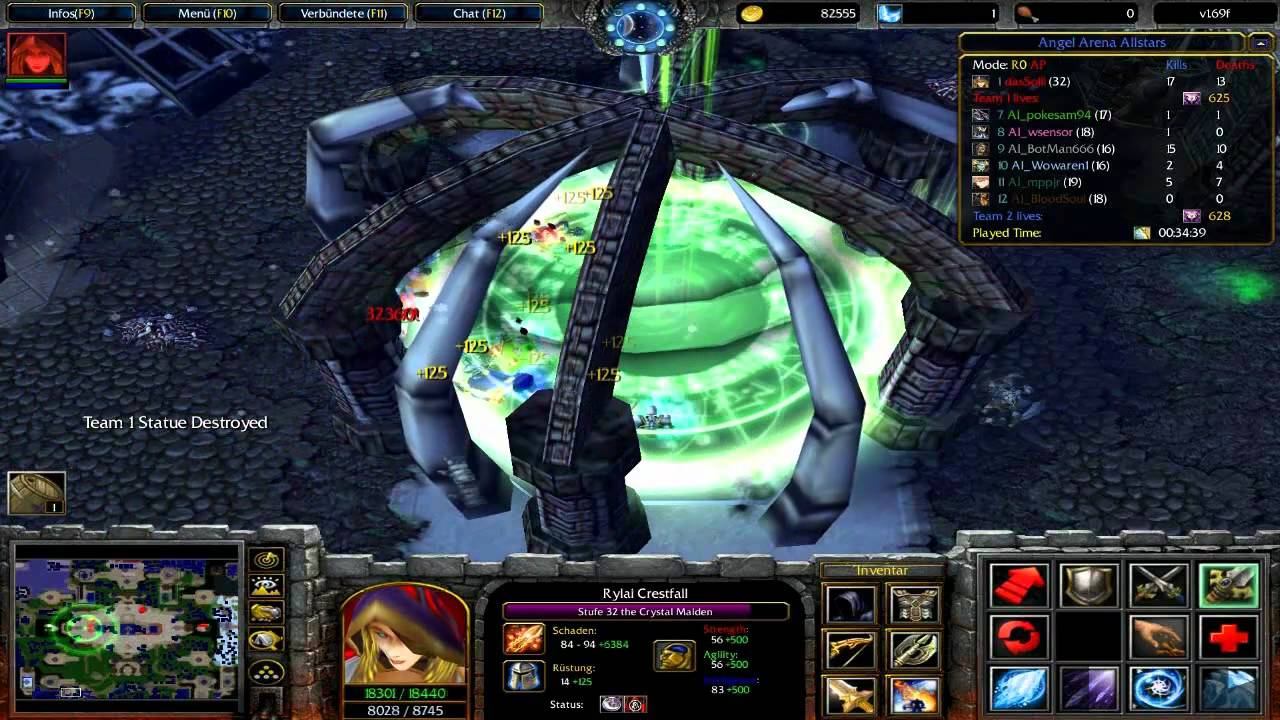Toggle the minimap terrain display button

(x=267, y=588)
